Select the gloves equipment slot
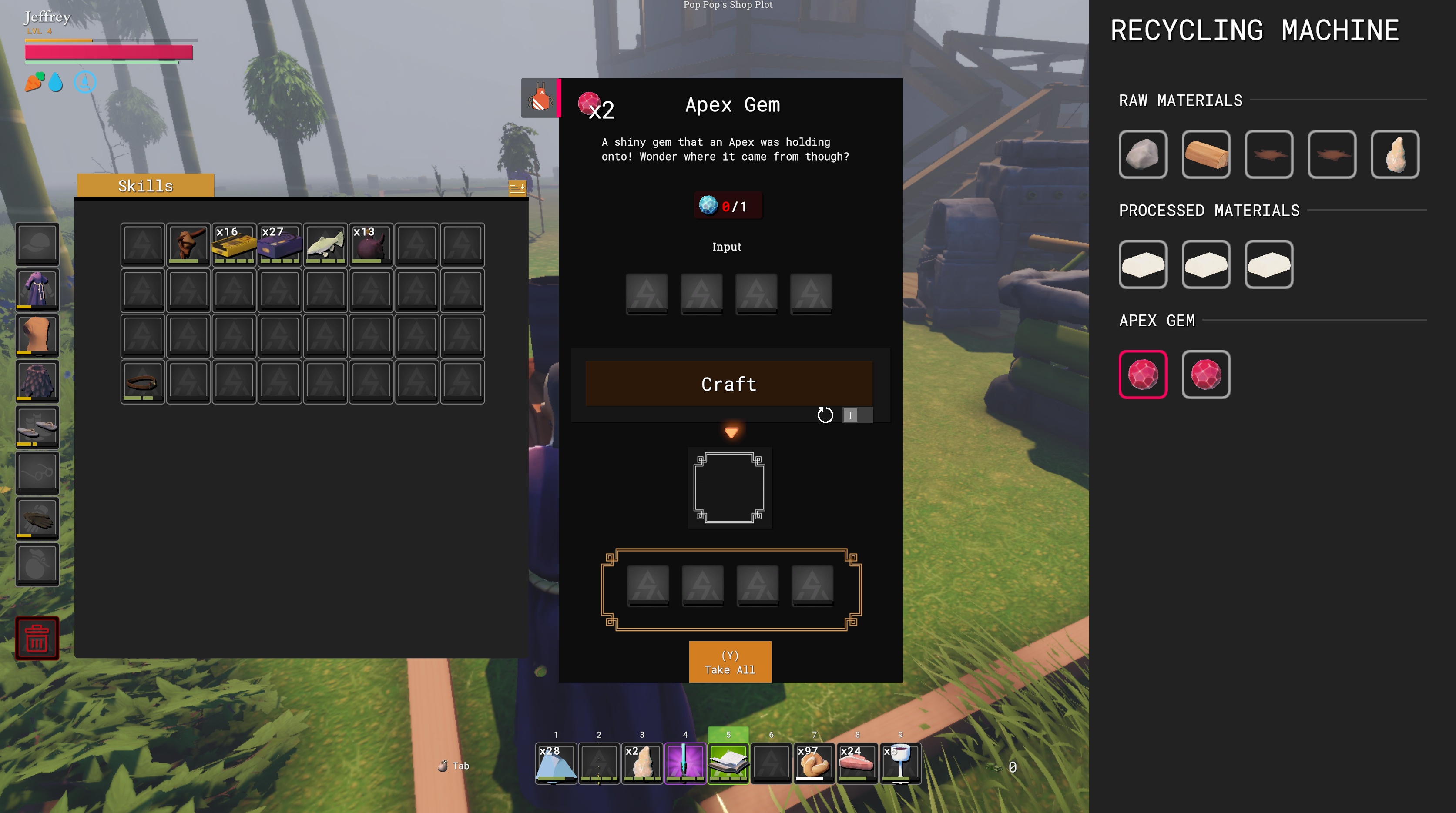 point(37,519)
